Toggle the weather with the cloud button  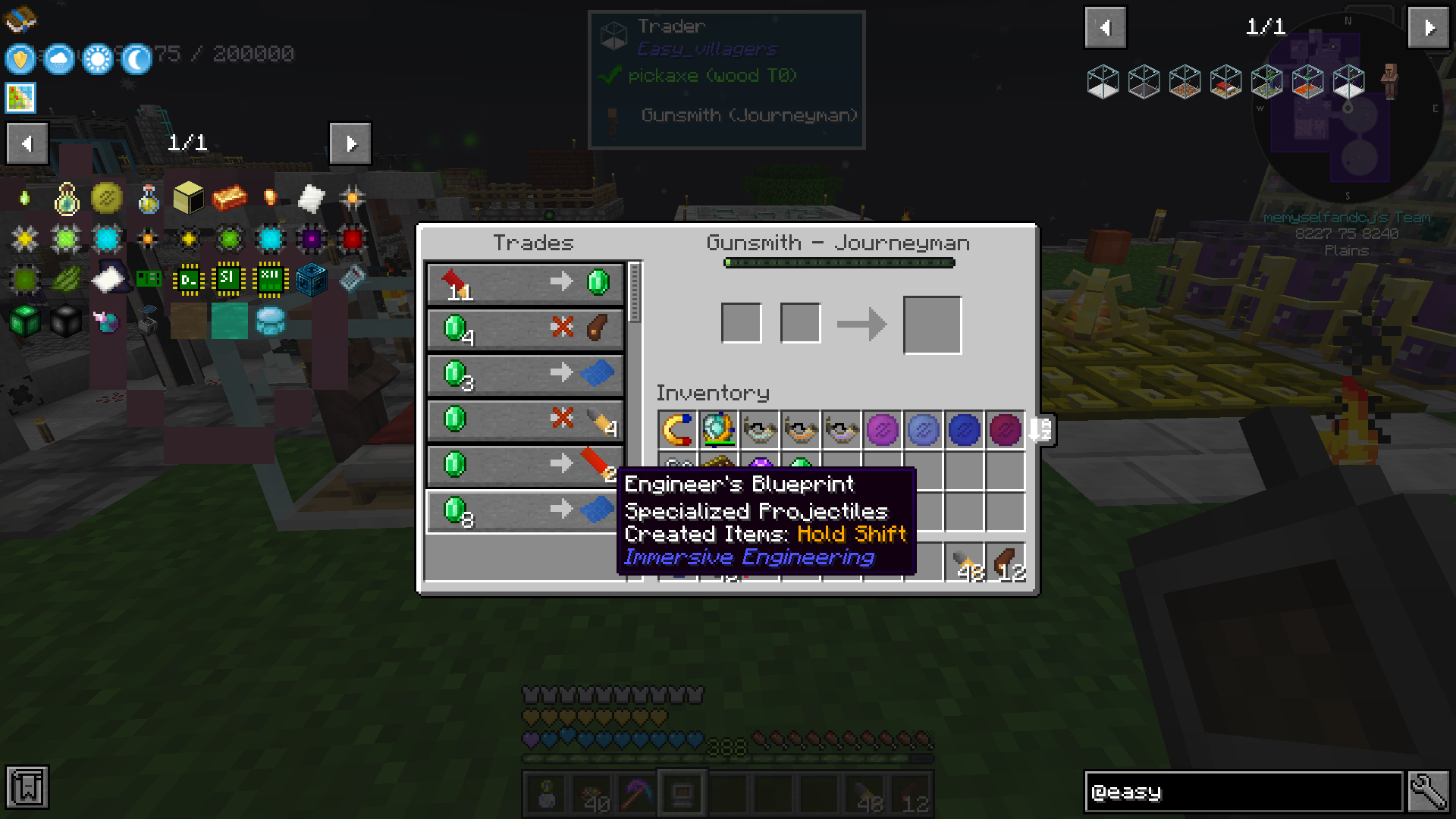click(x=58, y=58)
